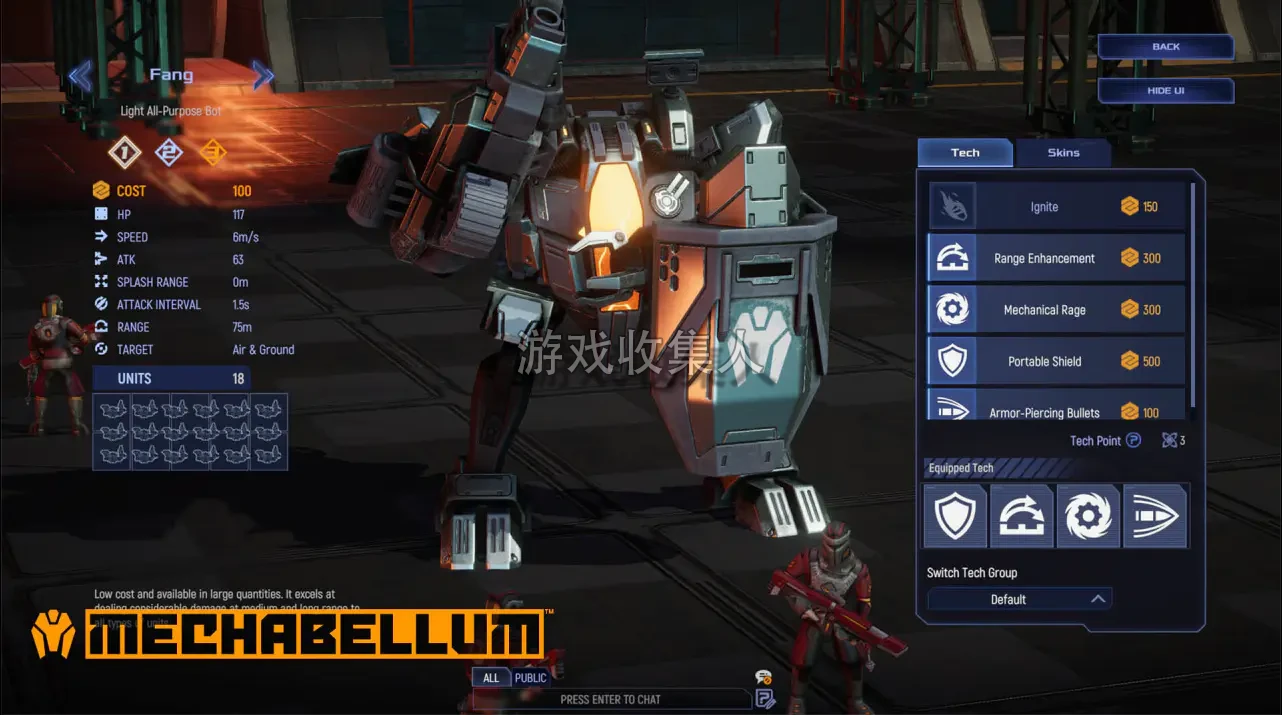This screenshot has height=715, width=1282.
Task: Select the level 2 diamond icon
Action: [169, 152]
